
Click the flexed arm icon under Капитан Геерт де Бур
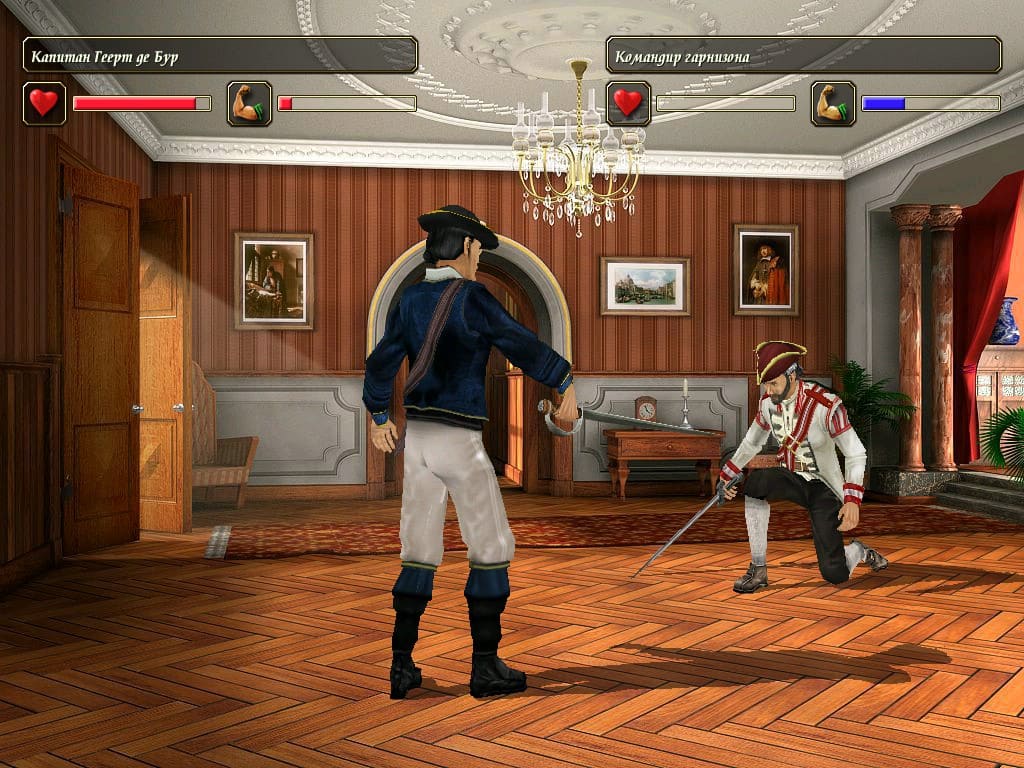[x=249, y=103]
